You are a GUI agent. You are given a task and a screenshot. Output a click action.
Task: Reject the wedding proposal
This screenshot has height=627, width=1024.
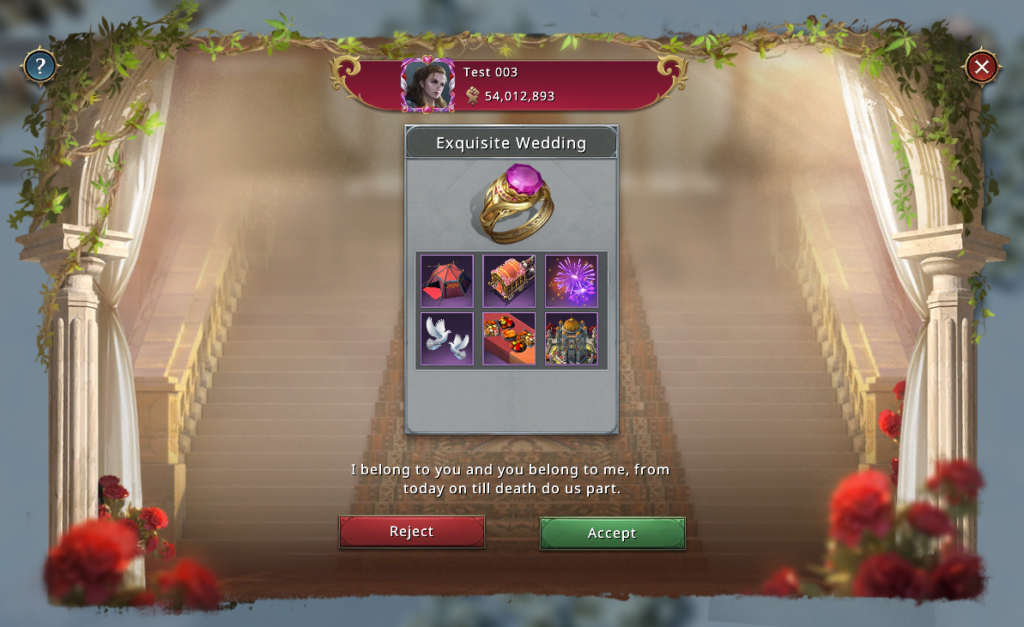click(412, 532)
